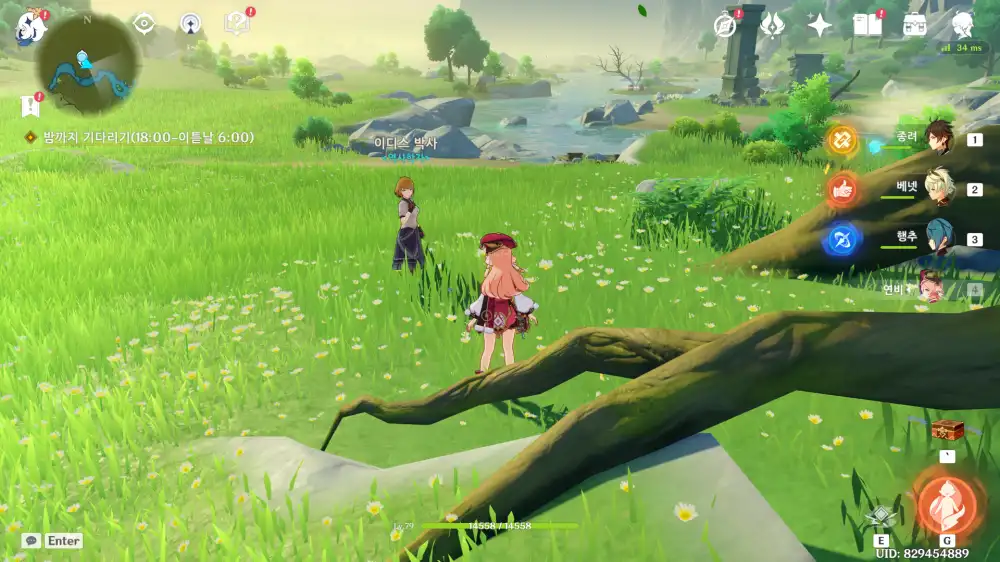Open the events compass icon

coord(725,25)
